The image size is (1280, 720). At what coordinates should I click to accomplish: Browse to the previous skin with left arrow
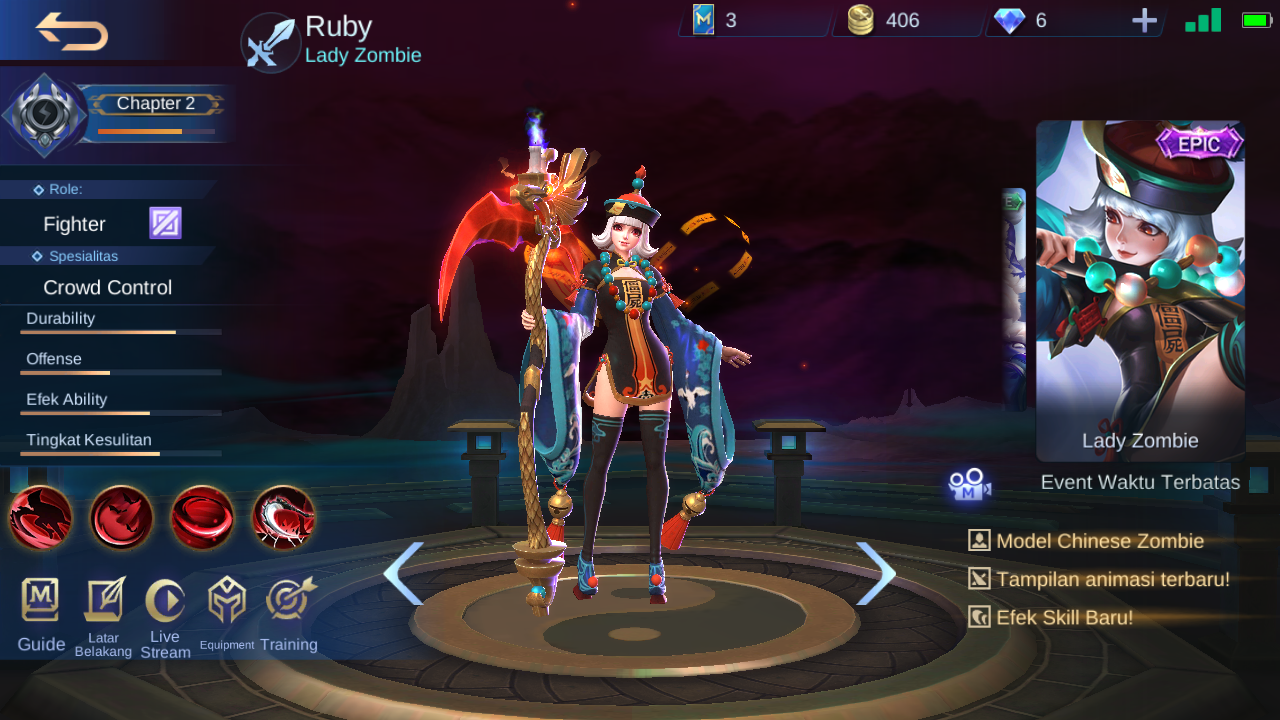tap(404, 571)
